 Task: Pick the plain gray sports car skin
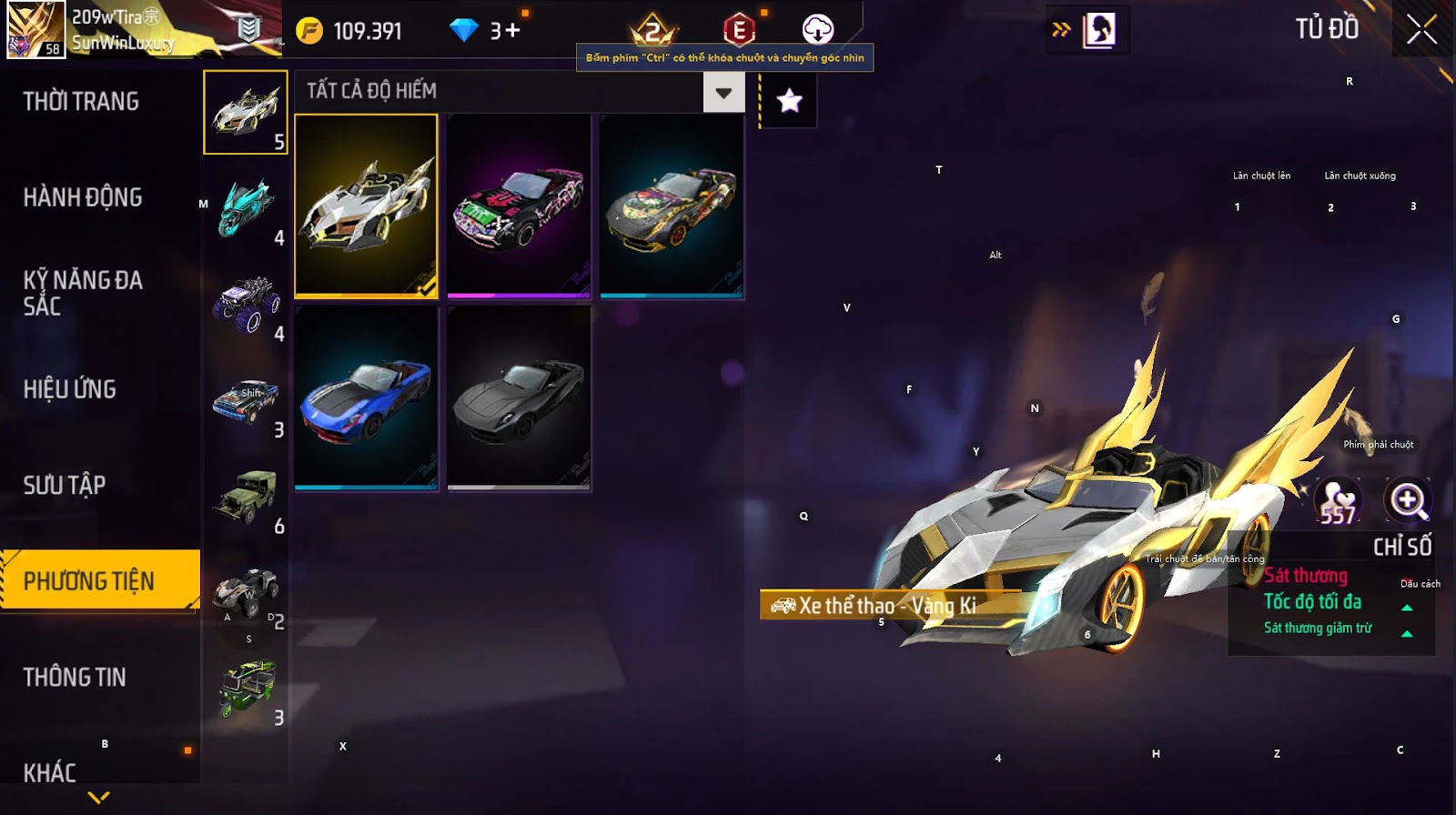click(x=519, y=398)
